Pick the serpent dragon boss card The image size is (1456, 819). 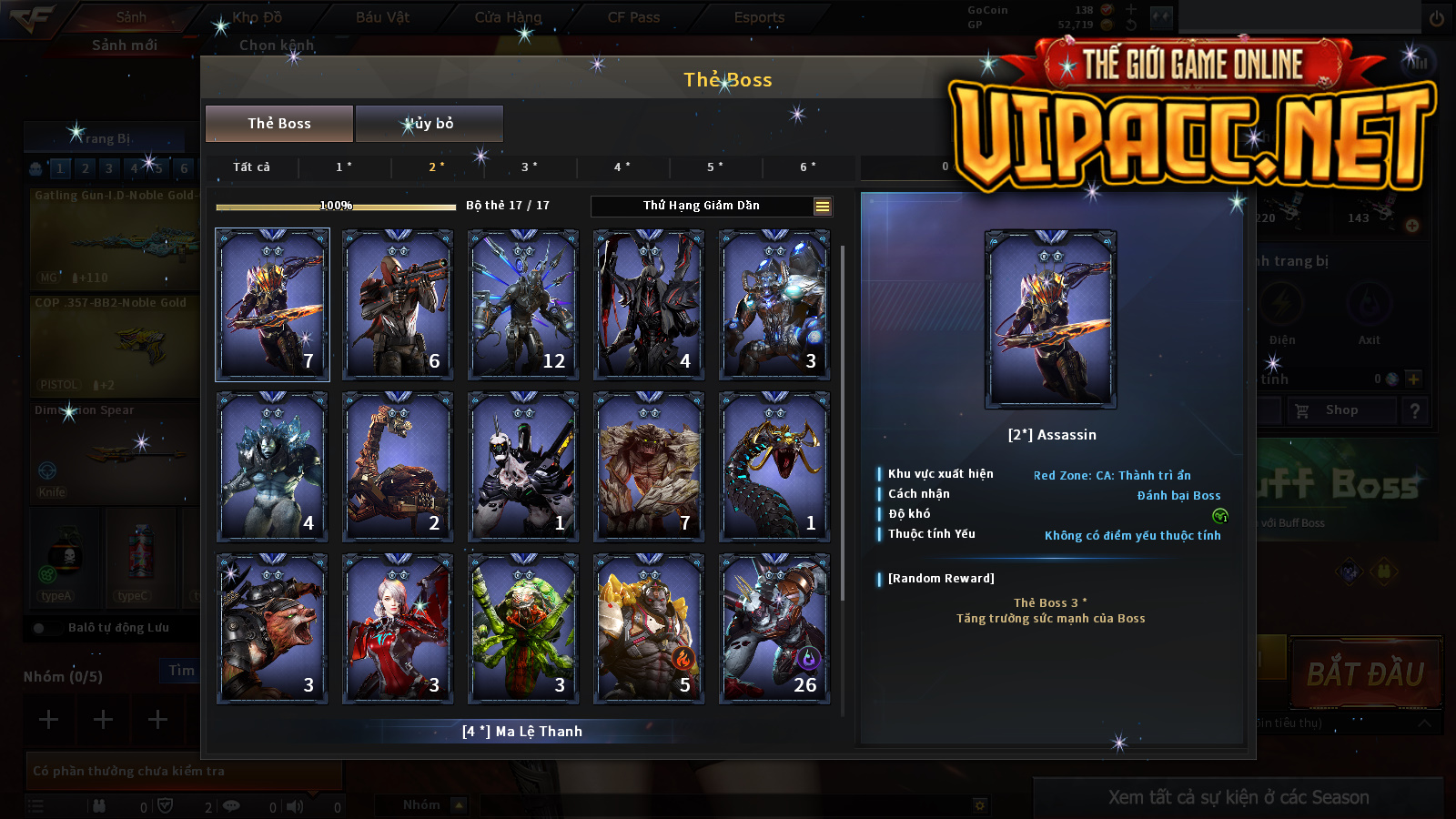pyautogui.click(x=774, y=466)
